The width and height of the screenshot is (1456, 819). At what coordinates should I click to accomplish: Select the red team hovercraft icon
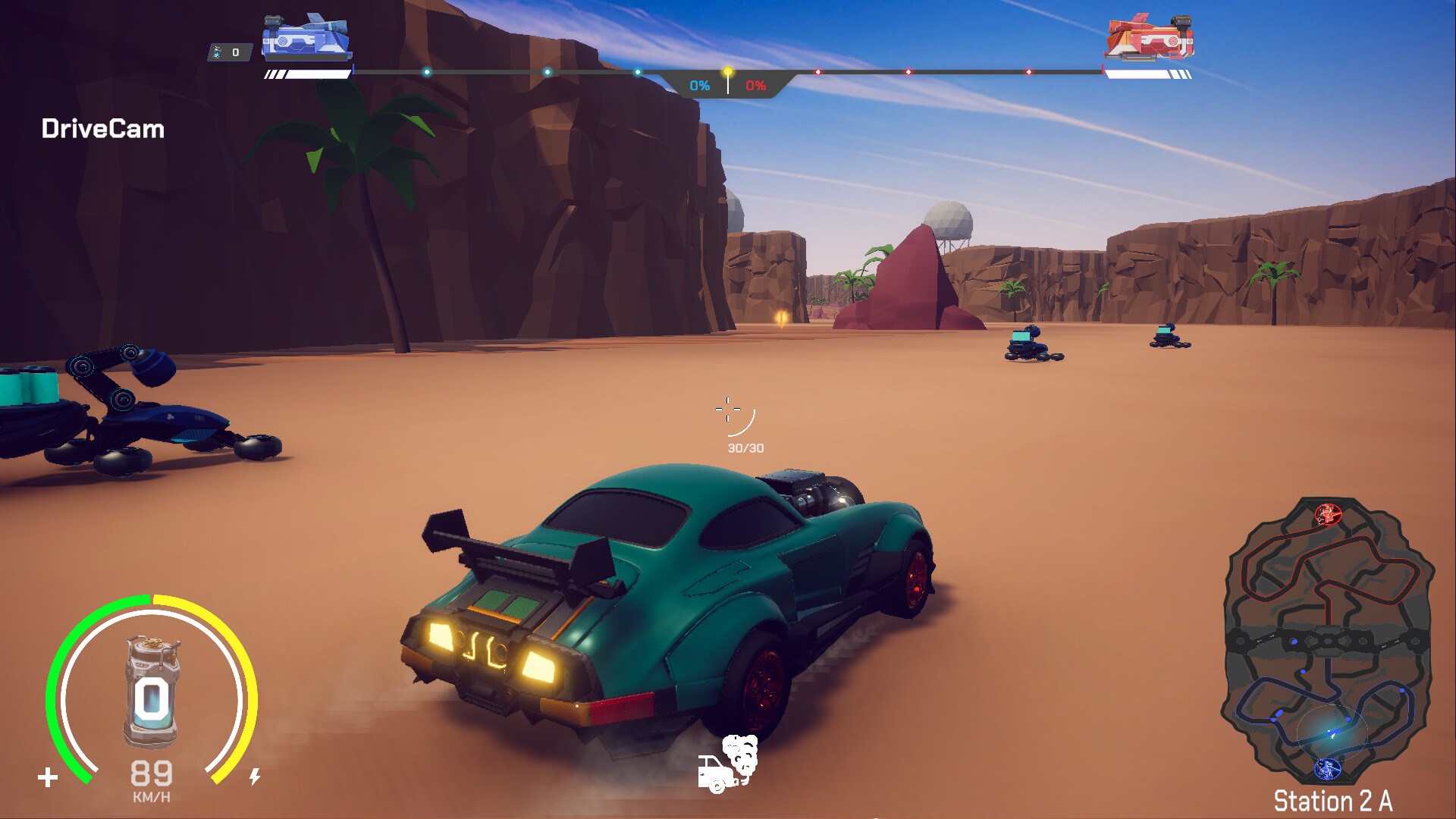[1147, 34]
